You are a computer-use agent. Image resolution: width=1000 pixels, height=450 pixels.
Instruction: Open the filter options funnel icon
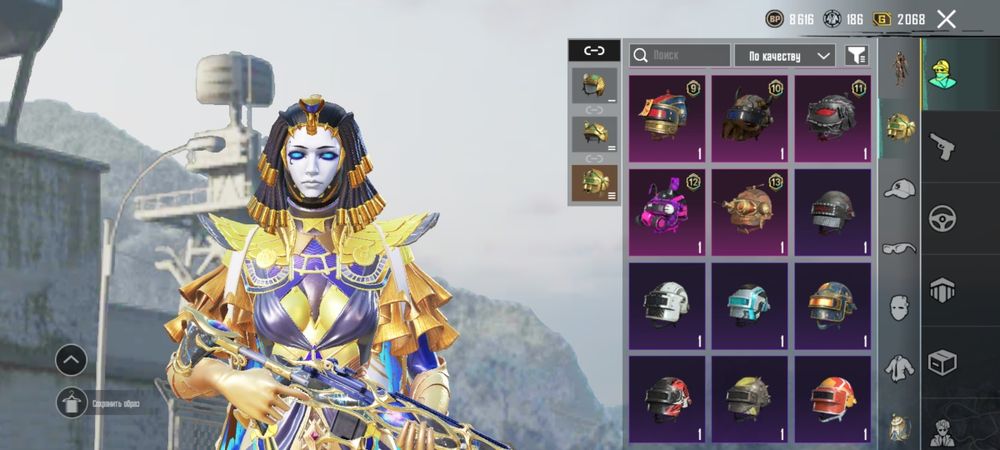(x=856, y=55)
